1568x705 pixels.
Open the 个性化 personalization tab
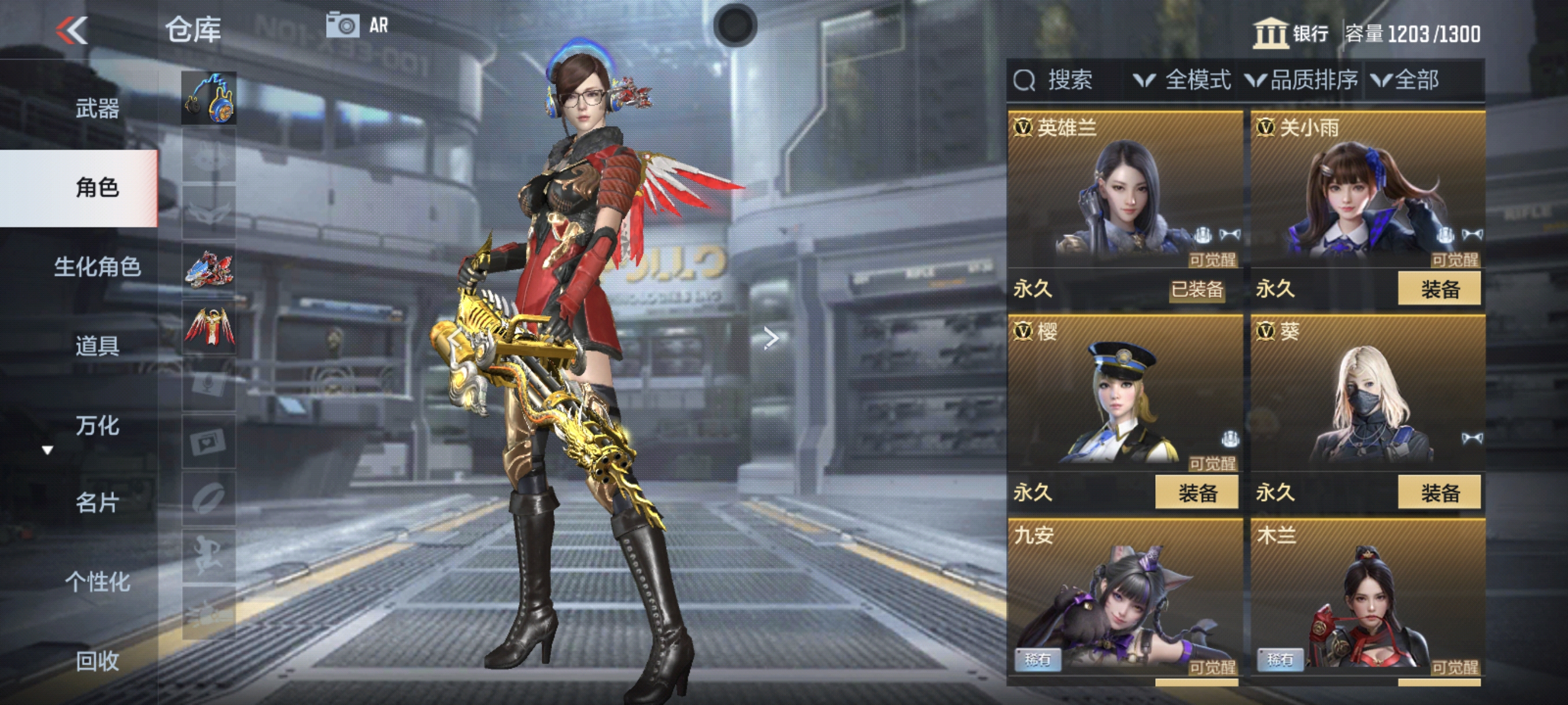pos(97,582)
